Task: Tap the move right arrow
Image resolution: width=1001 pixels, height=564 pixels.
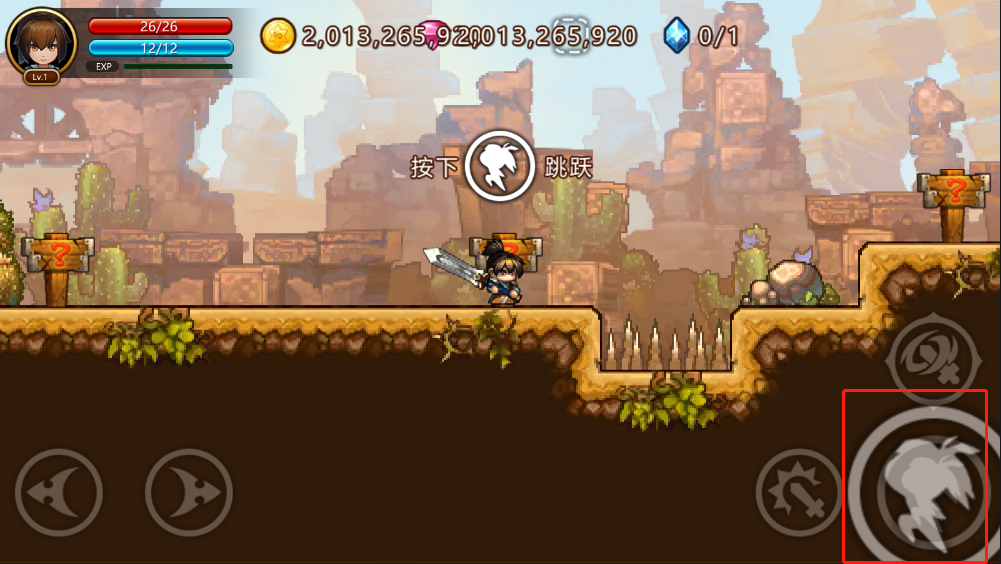Action: (188, 492)
